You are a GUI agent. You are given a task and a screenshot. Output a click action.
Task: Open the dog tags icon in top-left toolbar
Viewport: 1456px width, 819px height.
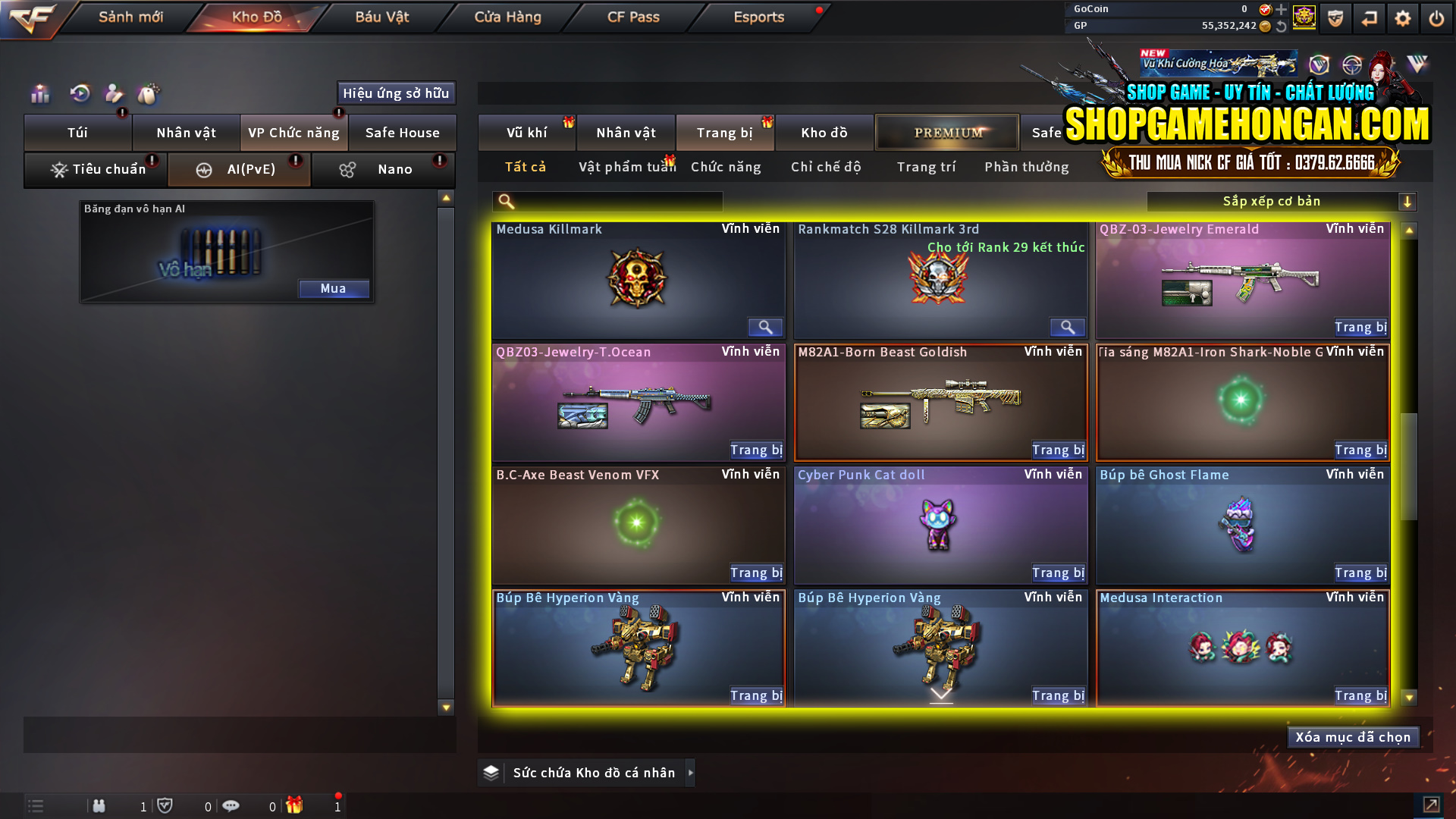tap(149, 93)
